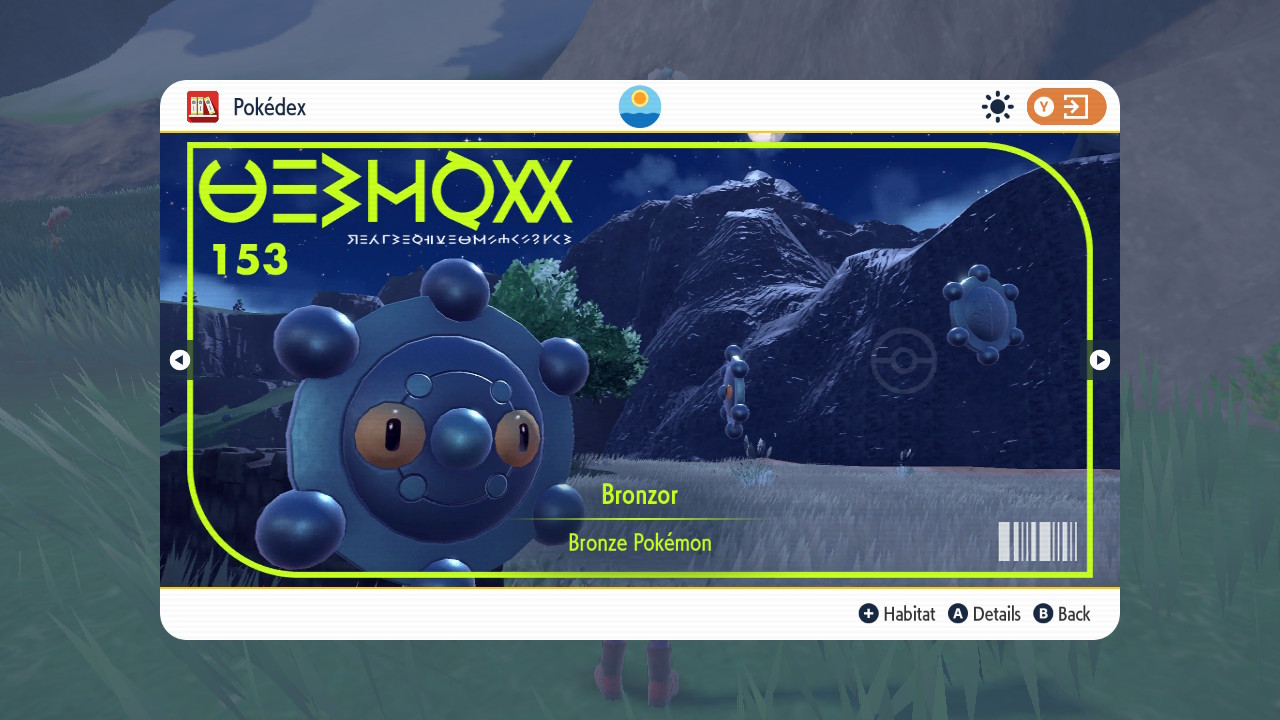Advance to the next Pokédex entry

(1100, 360)
